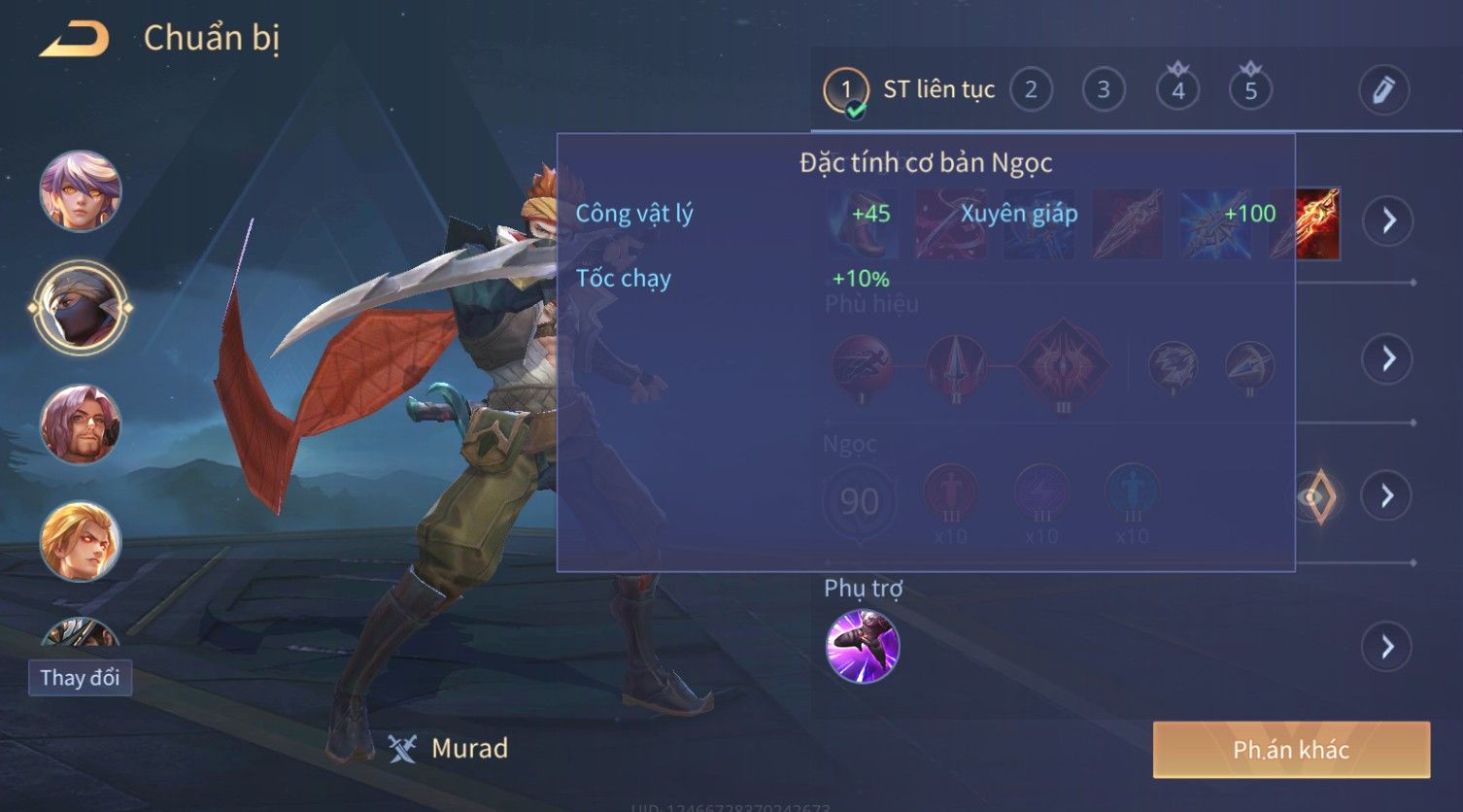The width and height of the screenshot is (1463, 812).
Task: Edit the preset with the pencil icon
Action: point(1383,90)
